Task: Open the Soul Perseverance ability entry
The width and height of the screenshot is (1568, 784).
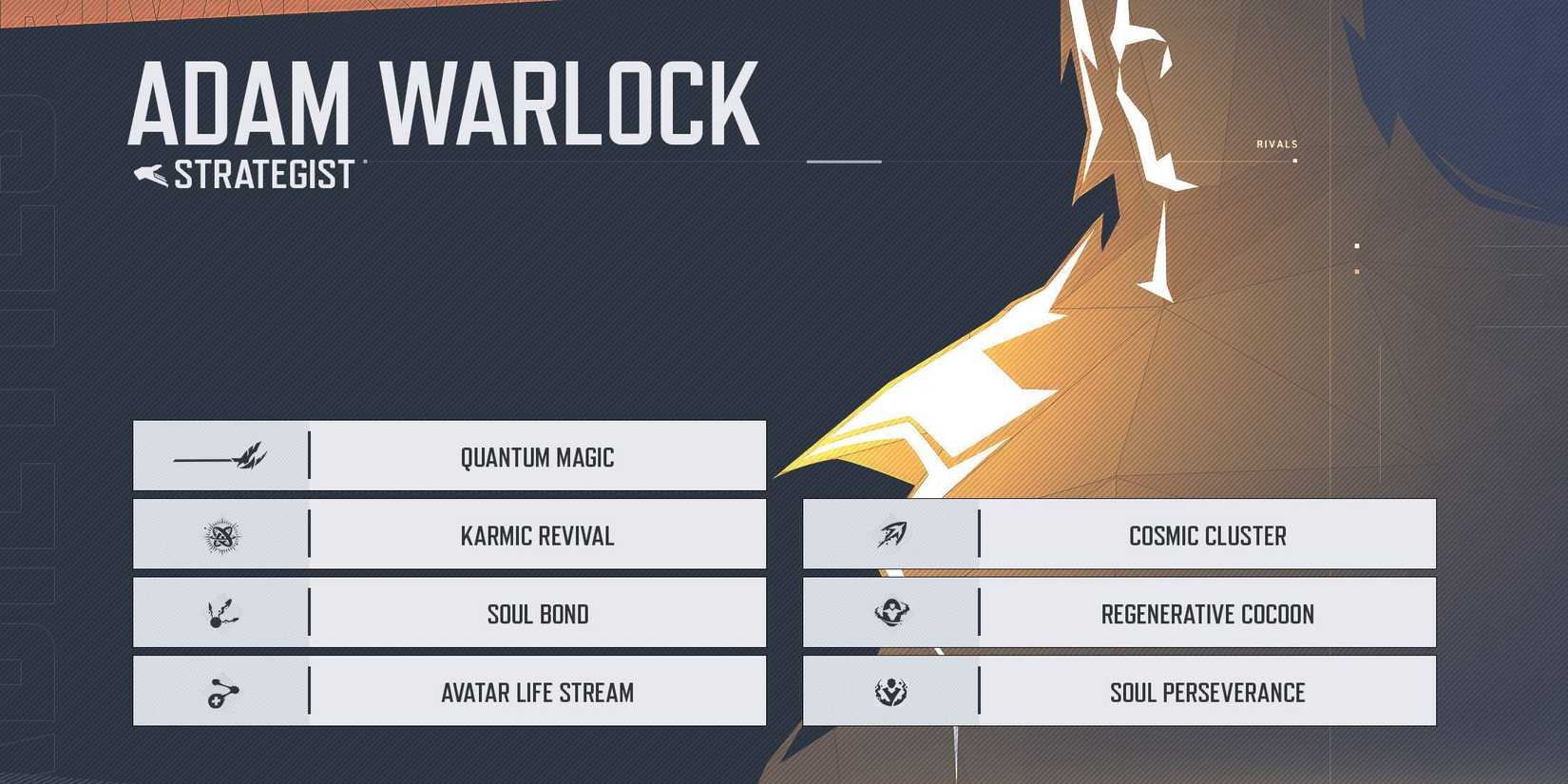Action: click(1209, 692)
